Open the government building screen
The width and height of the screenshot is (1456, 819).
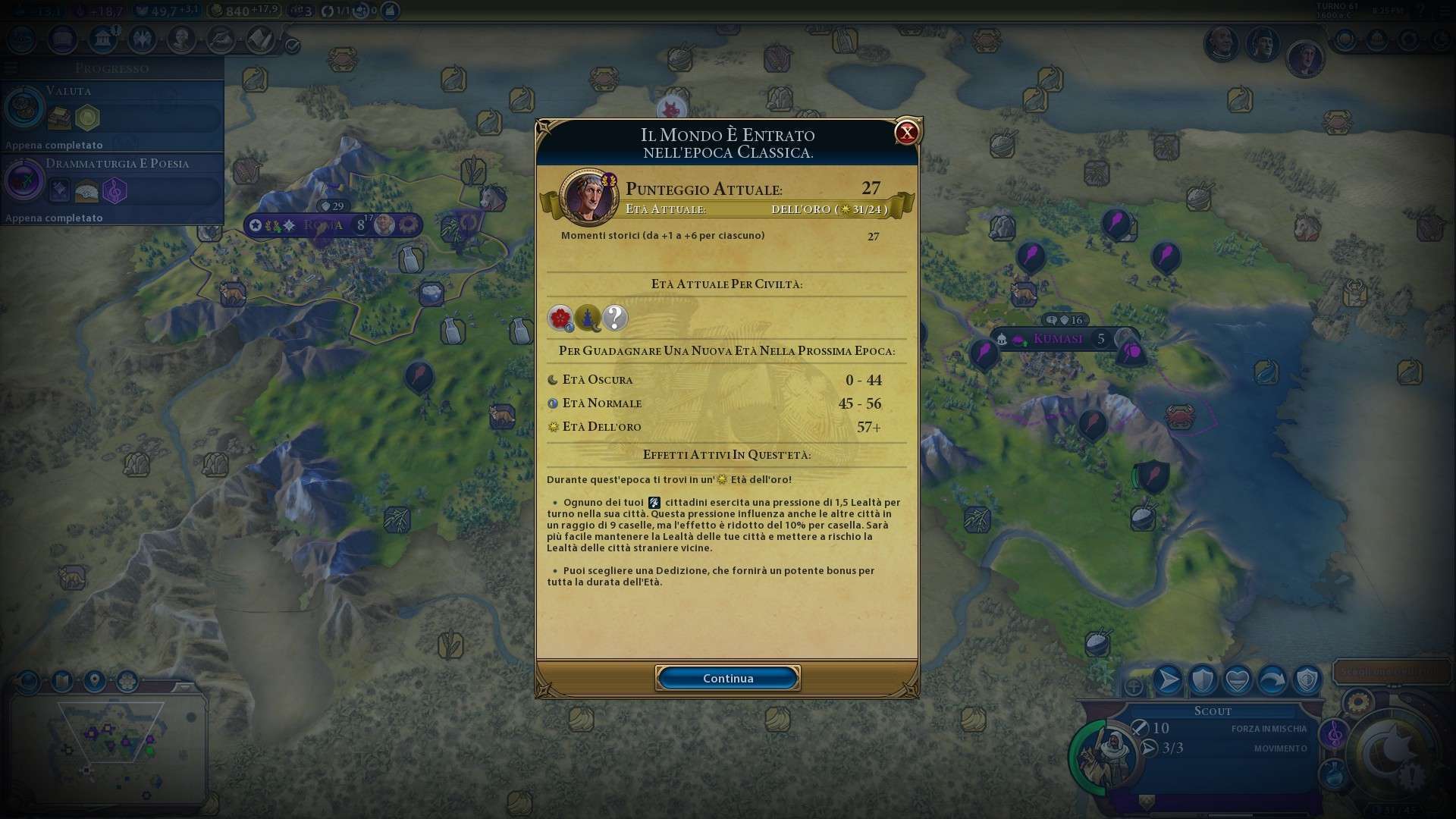click(x=102, y=39)
